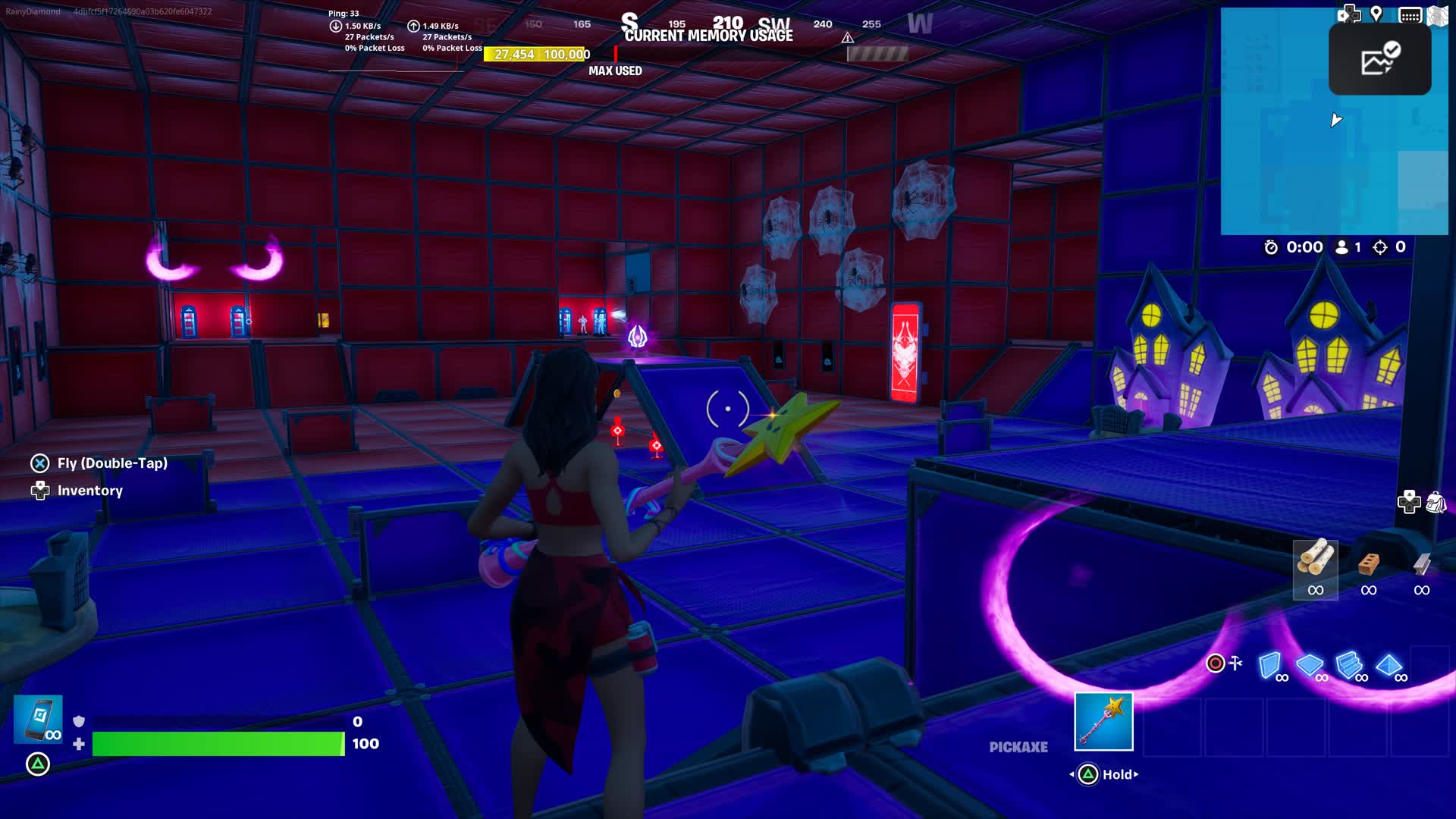Click the edit tools hammer icon
The width and height of the screenshot is (1456, 819).
(1237, 663)
